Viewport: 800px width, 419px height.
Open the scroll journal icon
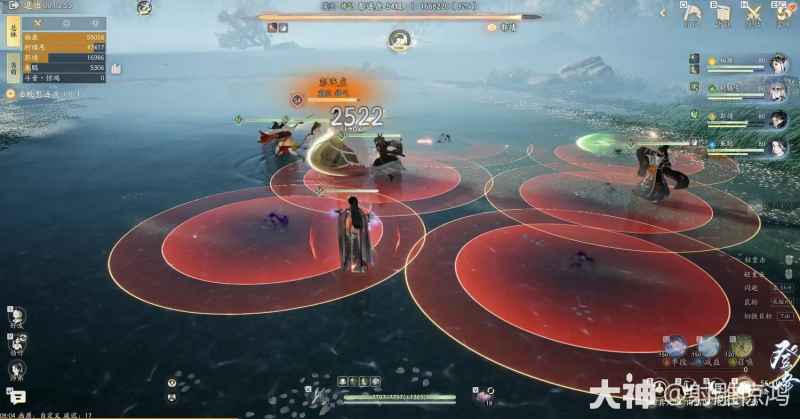(720, 13)
